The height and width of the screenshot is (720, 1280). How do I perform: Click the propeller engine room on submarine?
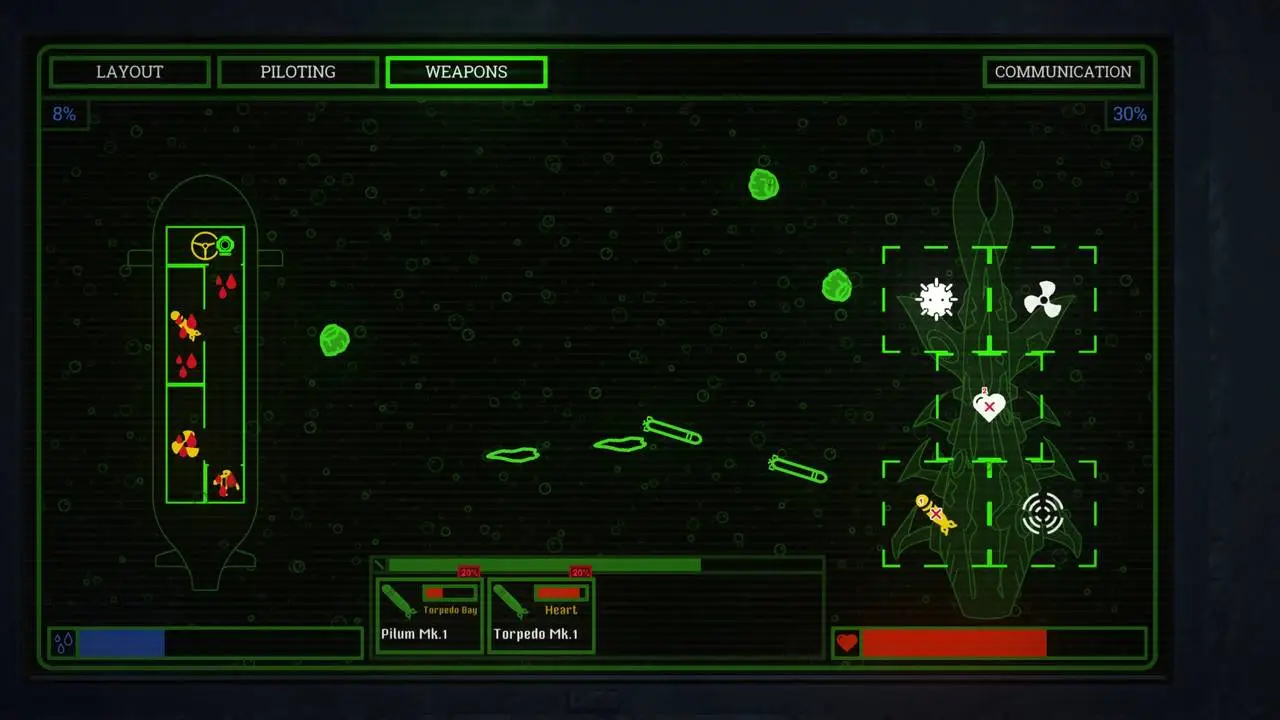tap(185, 443)
